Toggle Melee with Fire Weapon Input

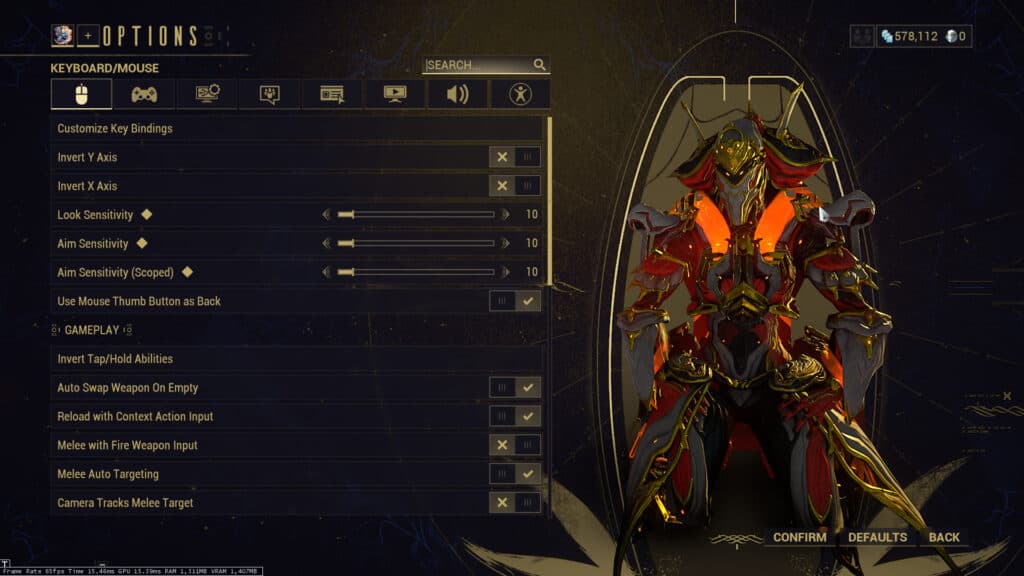coord(515,445)
